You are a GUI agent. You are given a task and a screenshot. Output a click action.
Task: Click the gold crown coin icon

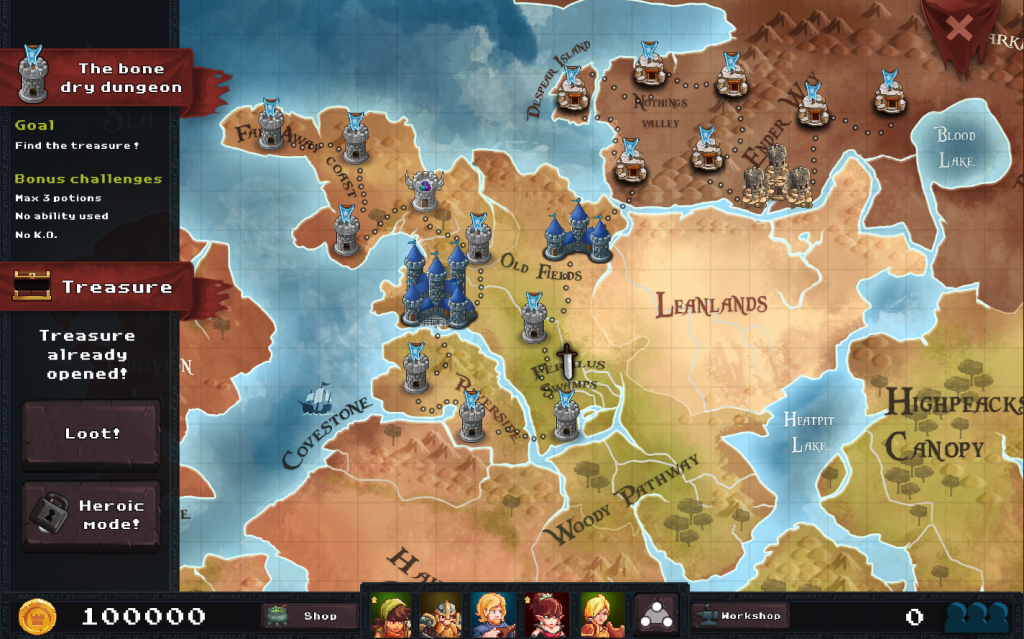coord(38,616)
